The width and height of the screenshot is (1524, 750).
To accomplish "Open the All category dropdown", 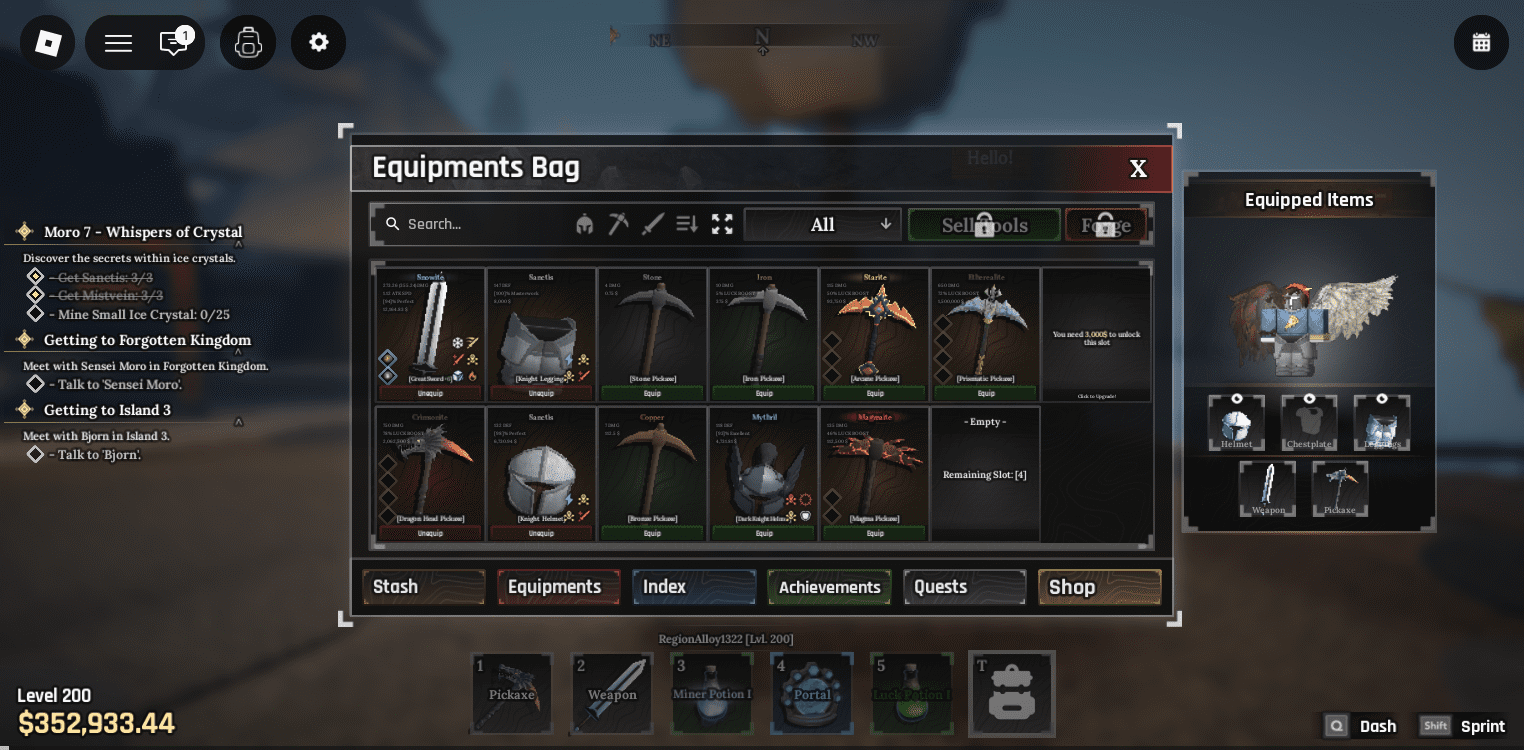I will point(822,223).
